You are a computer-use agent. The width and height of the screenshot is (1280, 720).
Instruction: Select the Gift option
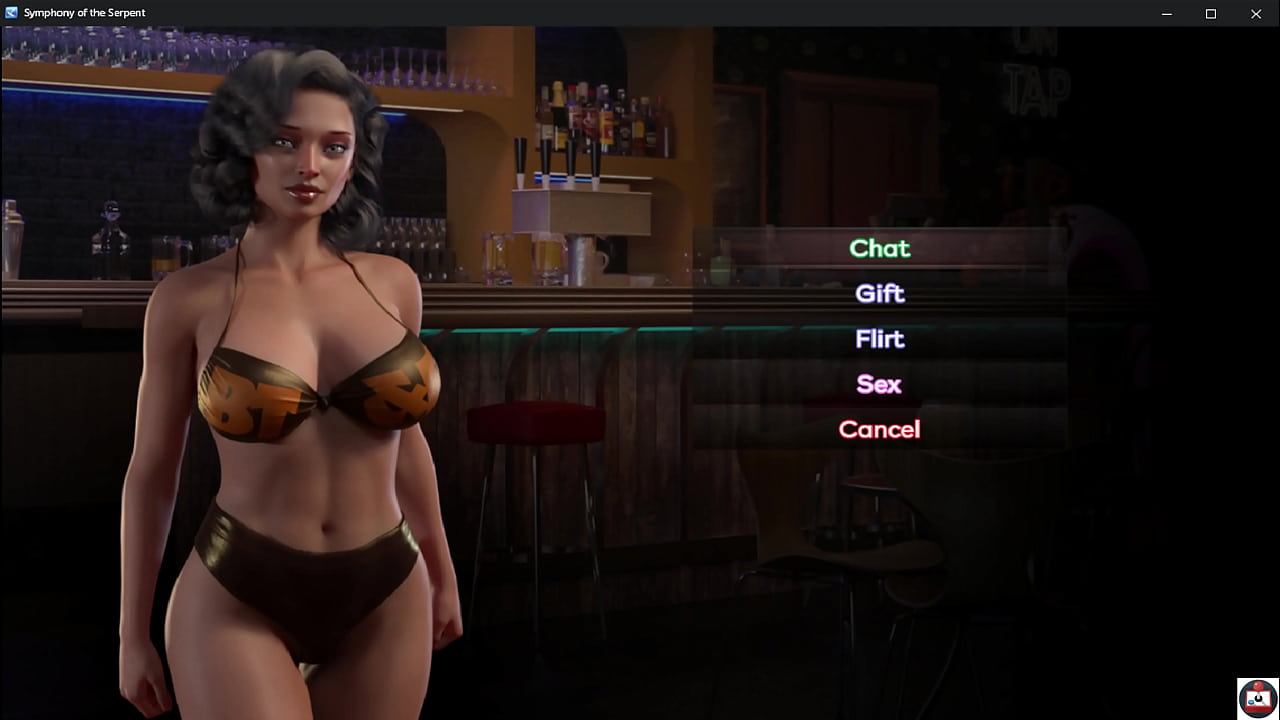click(879, 293)
